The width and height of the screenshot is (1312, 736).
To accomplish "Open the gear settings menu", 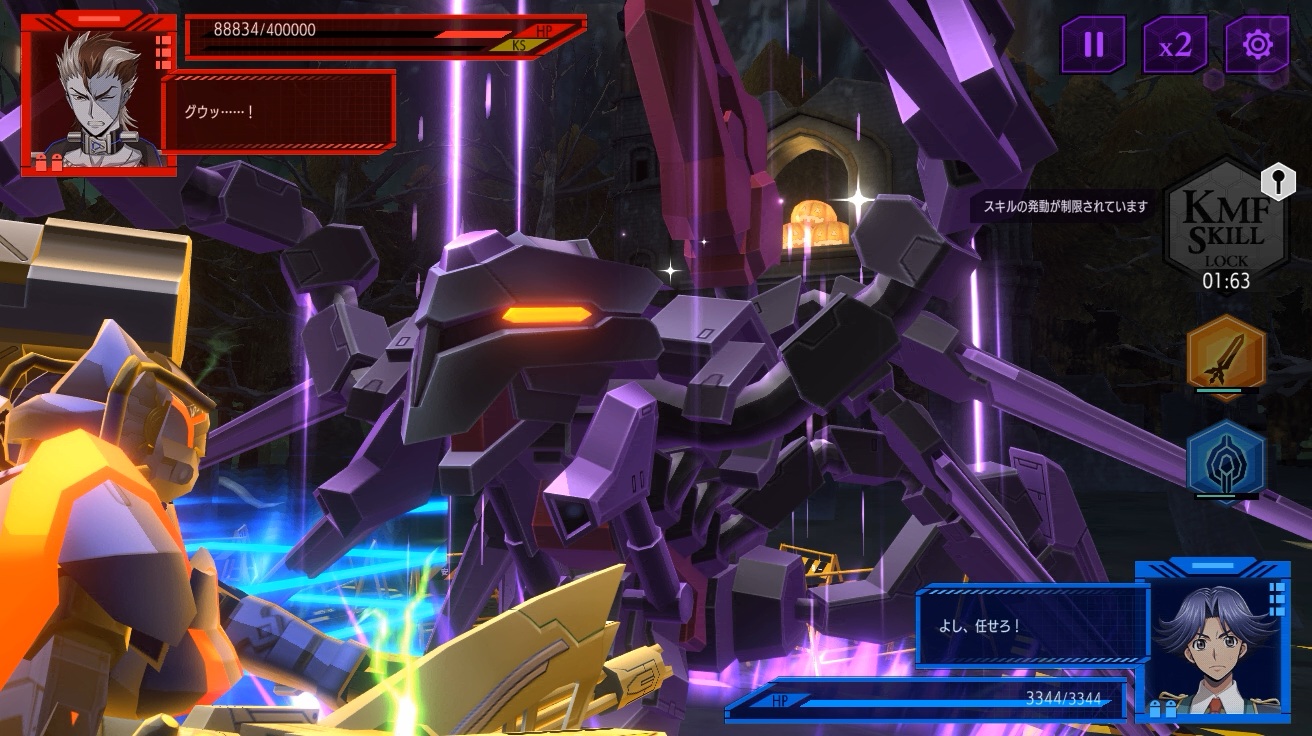I will pos(1257,45).
